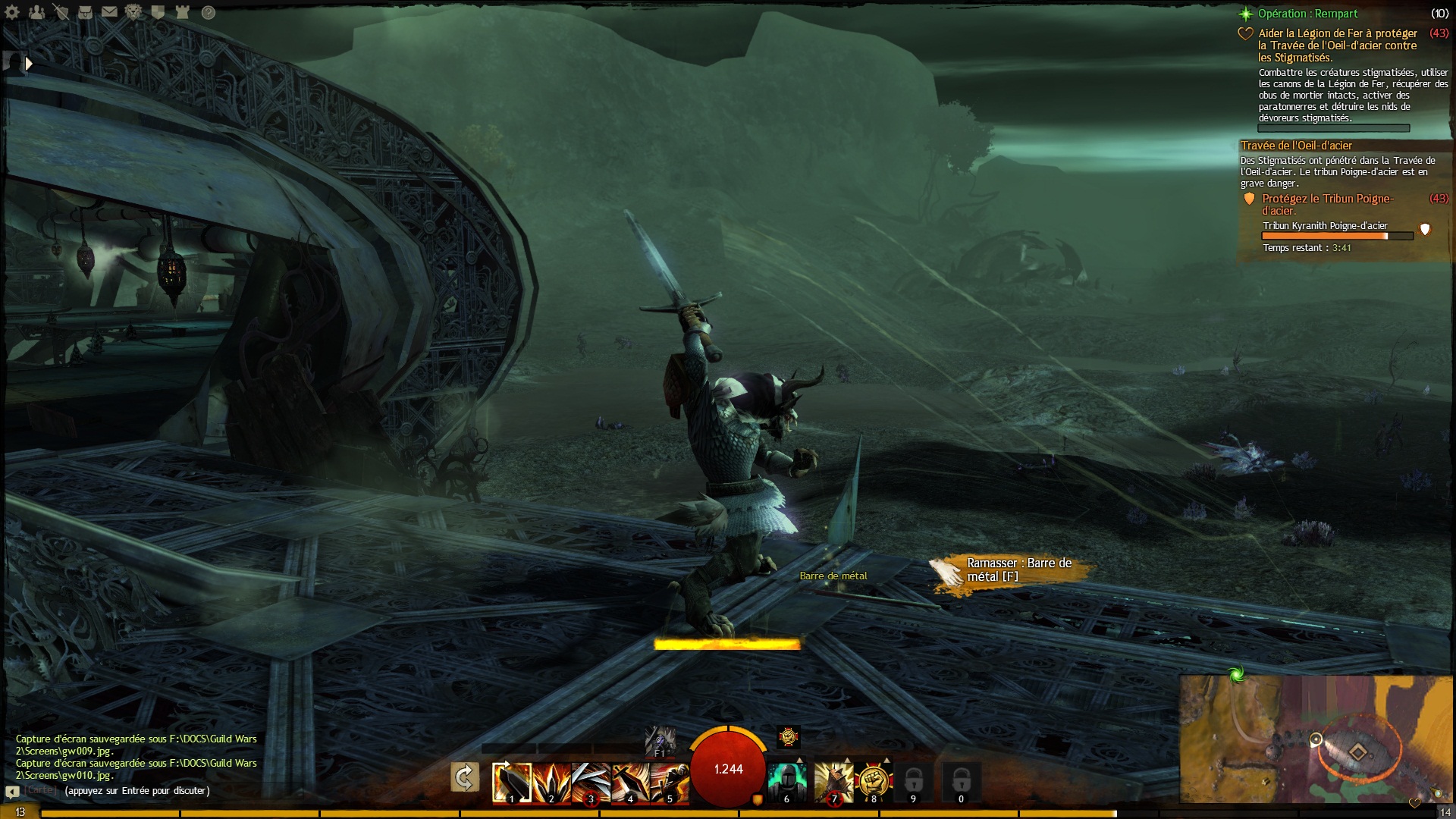
Task: Open the question mark help icon
Action: (208, 12)
